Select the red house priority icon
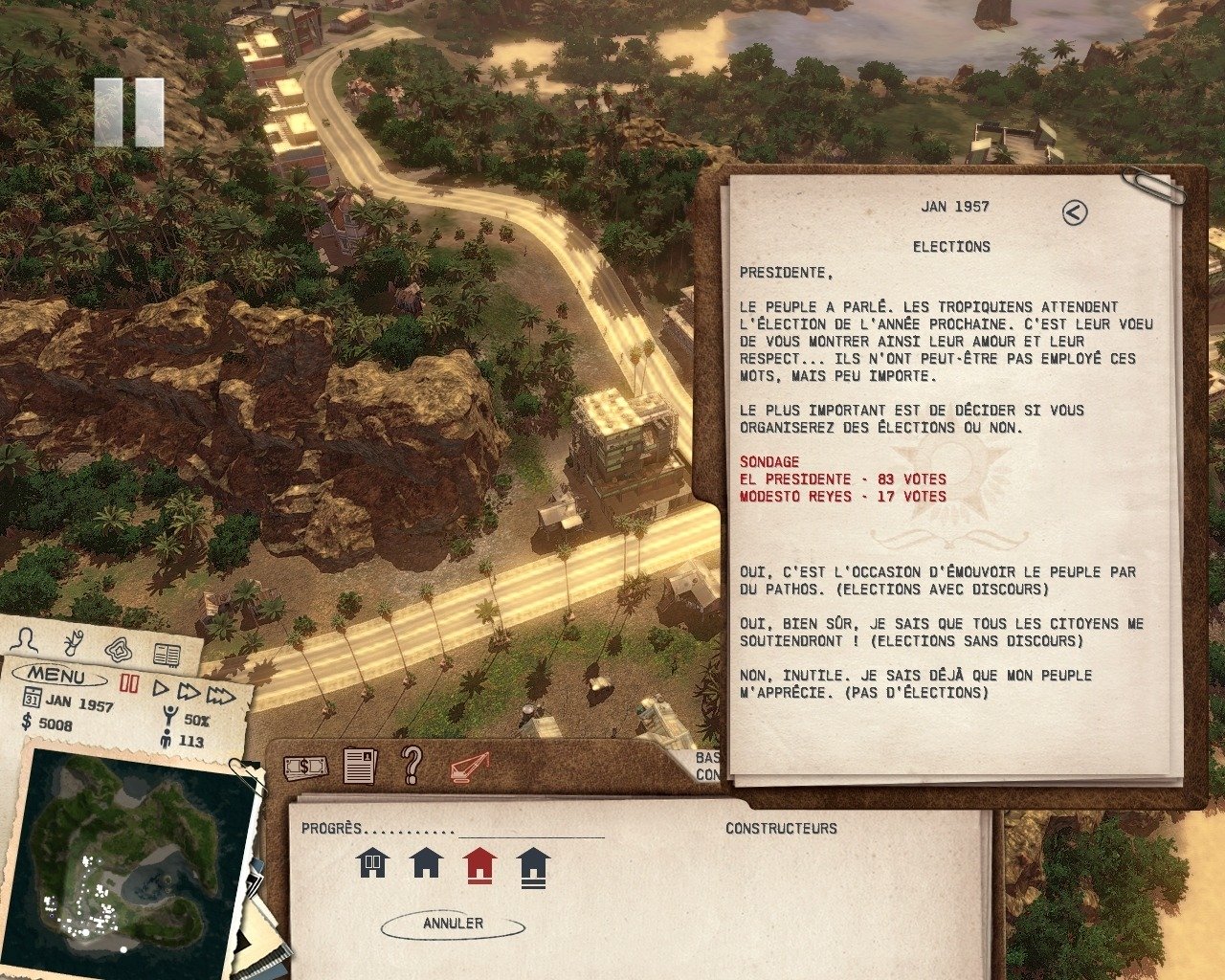This screenshot has height=980, width=1225. 479,865
